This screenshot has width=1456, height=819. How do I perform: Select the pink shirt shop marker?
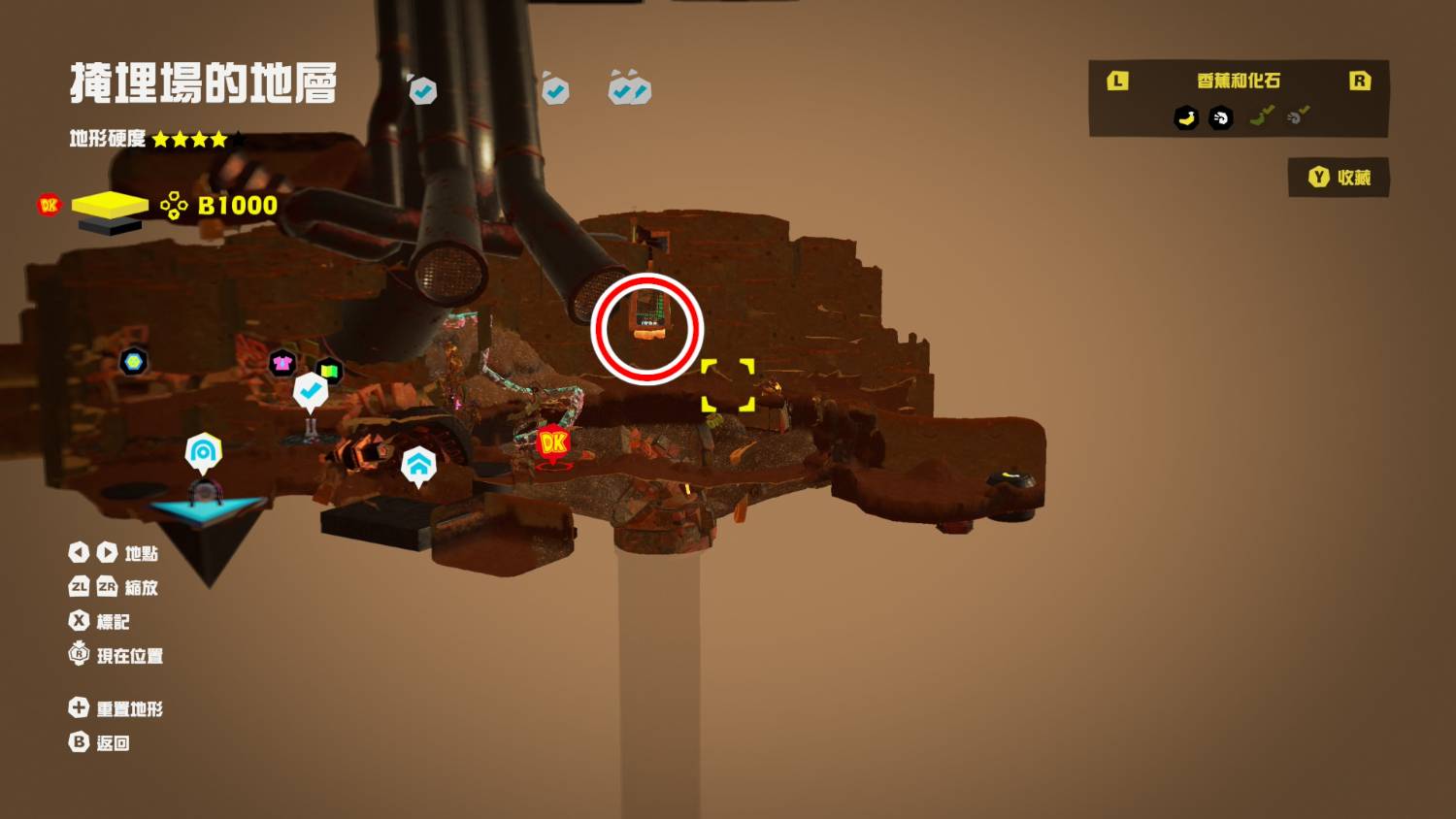pyautogui.click(x=282, y=363)
